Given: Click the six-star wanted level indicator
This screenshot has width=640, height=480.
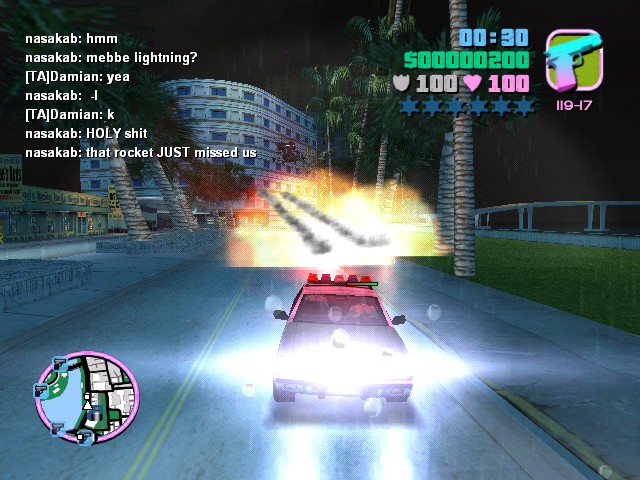Looking at the screenshot, I should [467, 105].
